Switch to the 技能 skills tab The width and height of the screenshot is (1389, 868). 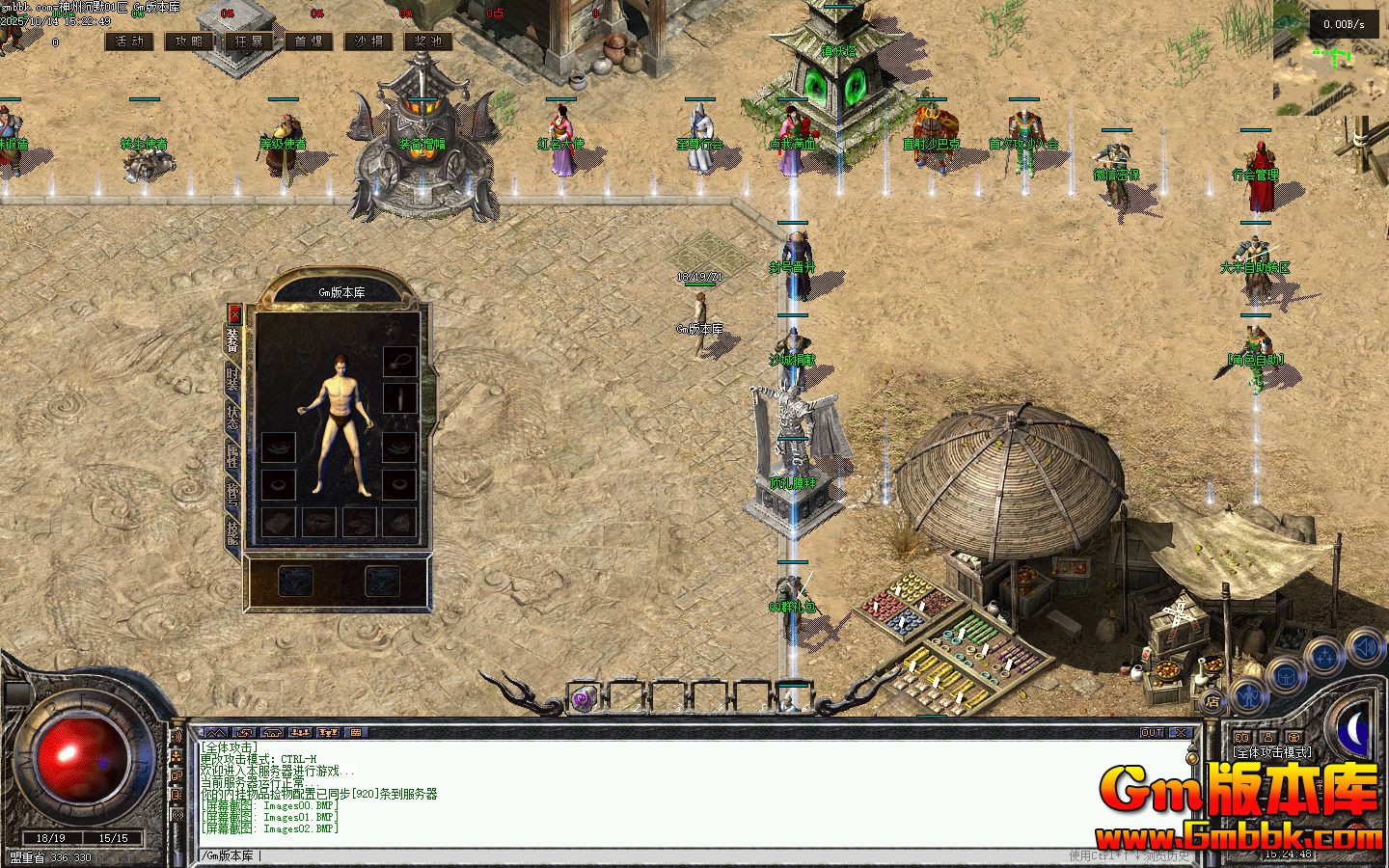tap(233, 531)
